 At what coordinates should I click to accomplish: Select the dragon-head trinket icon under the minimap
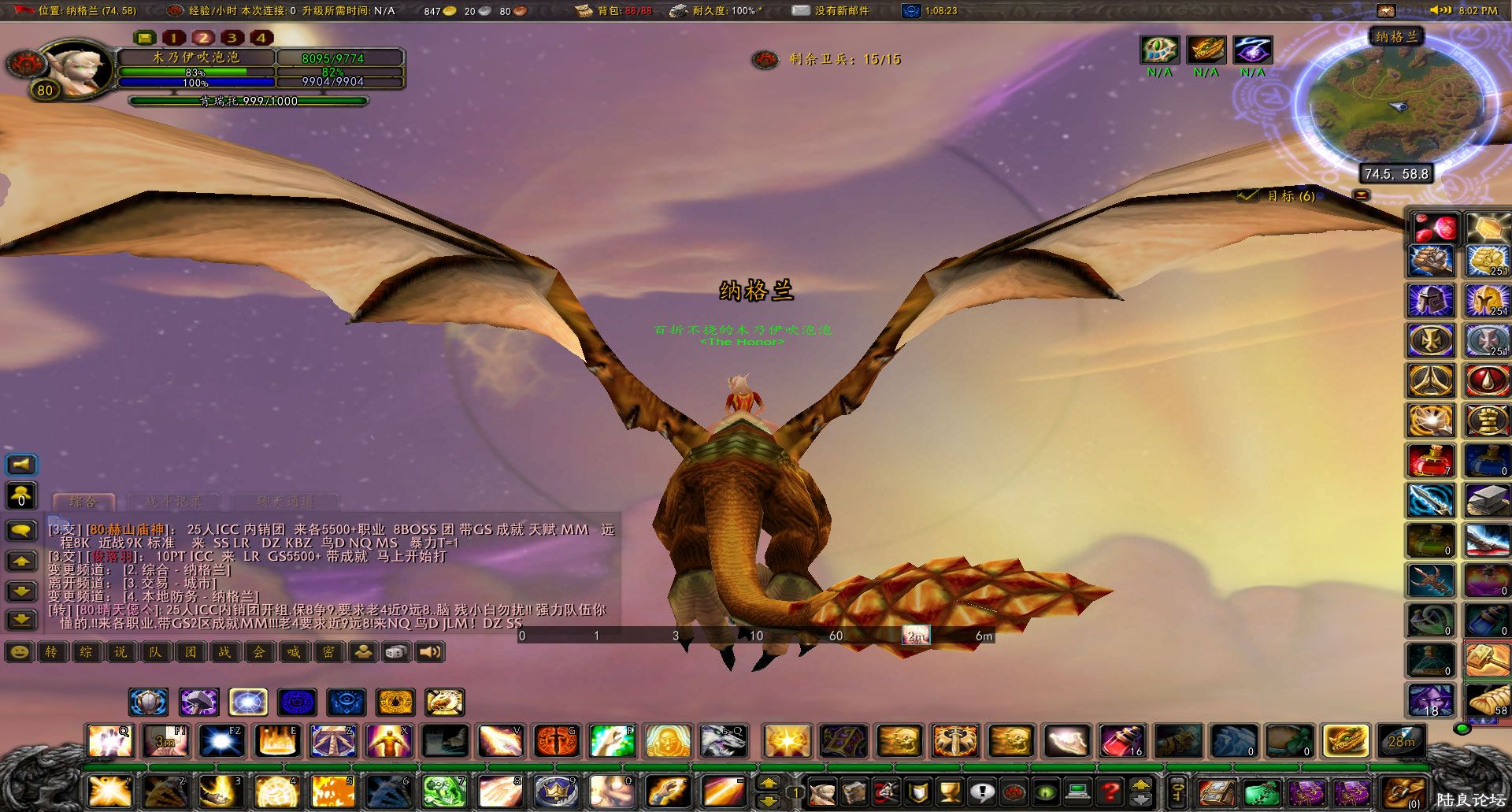(1206, 49)
